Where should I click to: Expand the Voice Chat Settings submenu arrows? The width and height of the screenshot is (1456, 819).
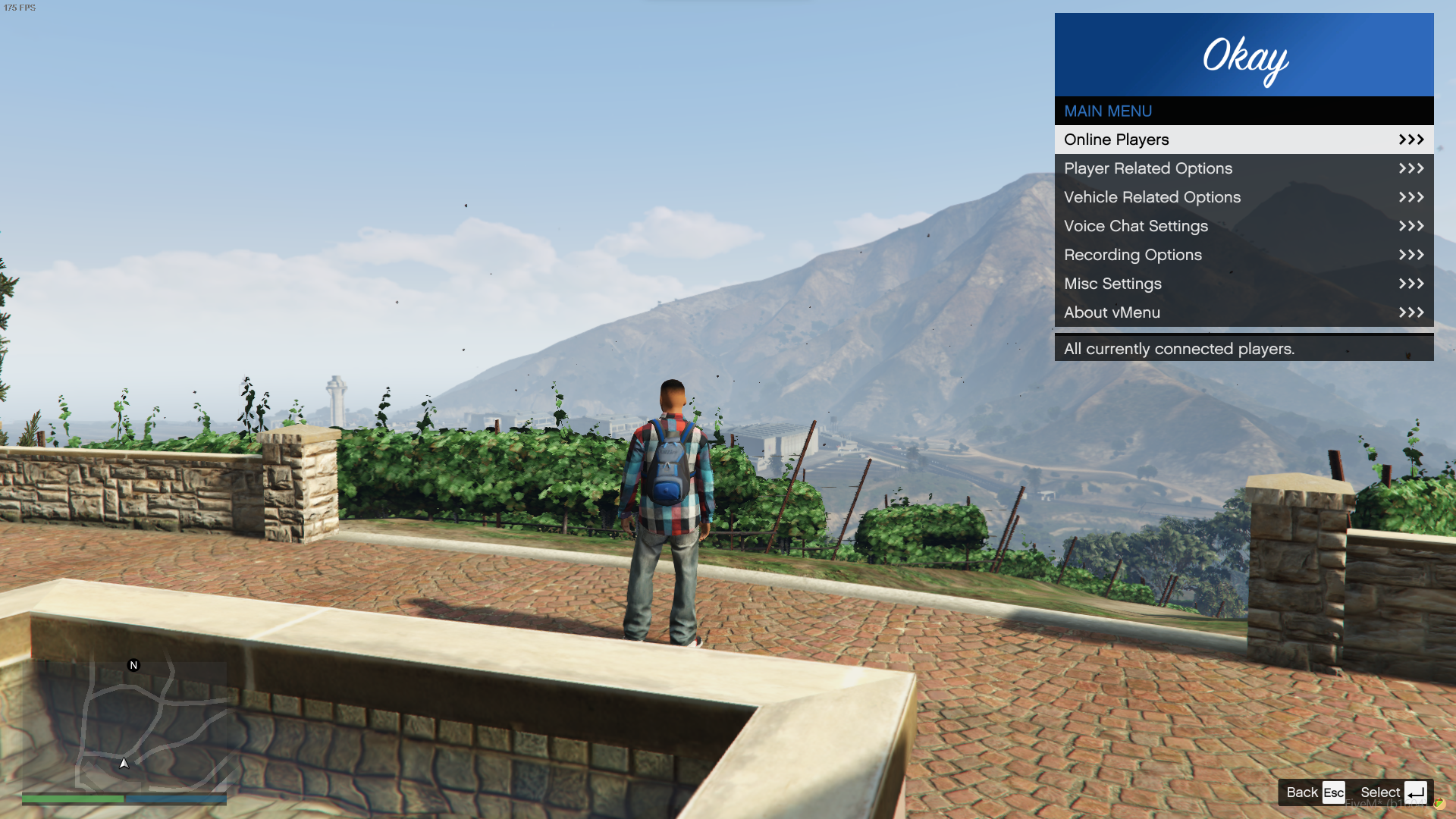coord(1410,225)
